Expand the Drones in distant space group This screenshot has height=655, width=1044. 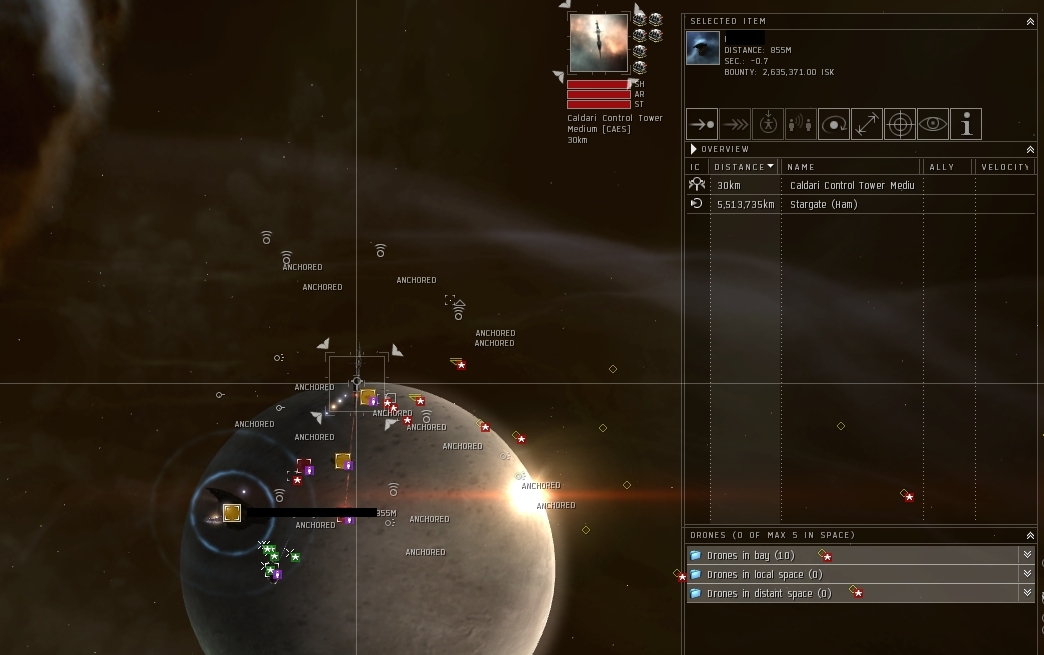1027,593
